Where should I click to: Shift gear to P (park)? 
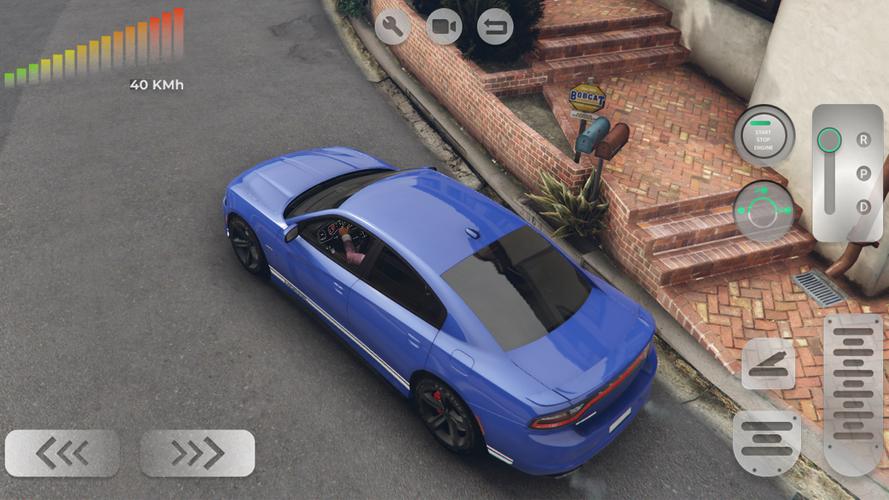[863, 173]
